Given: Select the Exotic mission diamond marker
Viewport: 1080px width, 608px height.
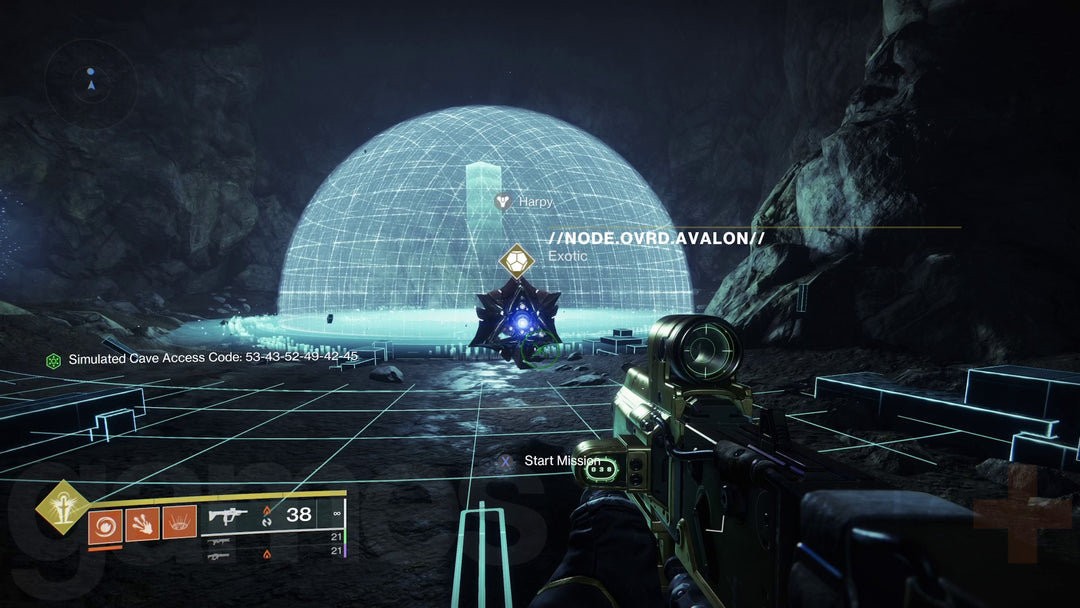Looking at the screenshot, I should [x=517, y=263].
